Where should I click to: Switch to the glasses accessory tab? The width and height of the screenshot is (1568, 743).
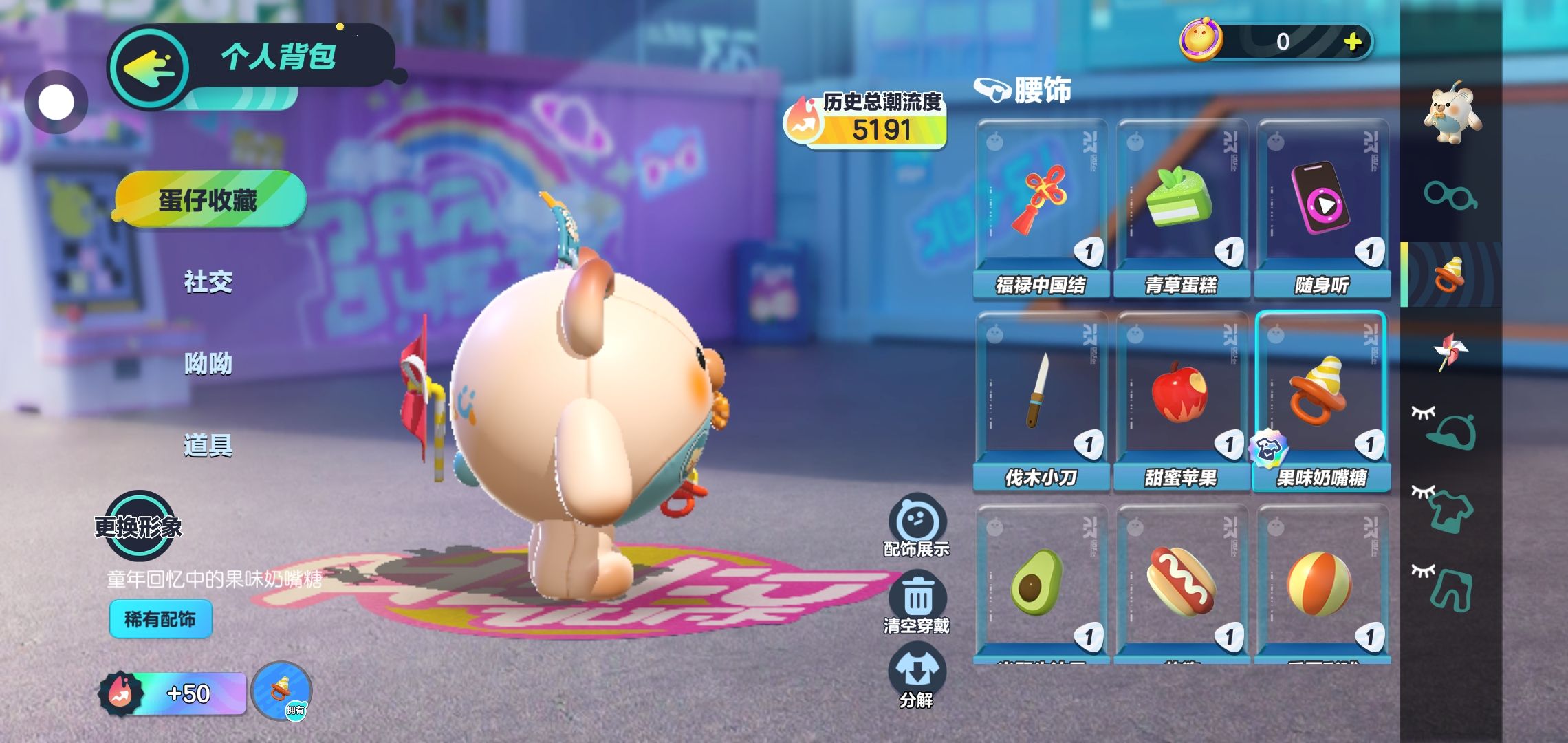click(x=1450, y=195)
